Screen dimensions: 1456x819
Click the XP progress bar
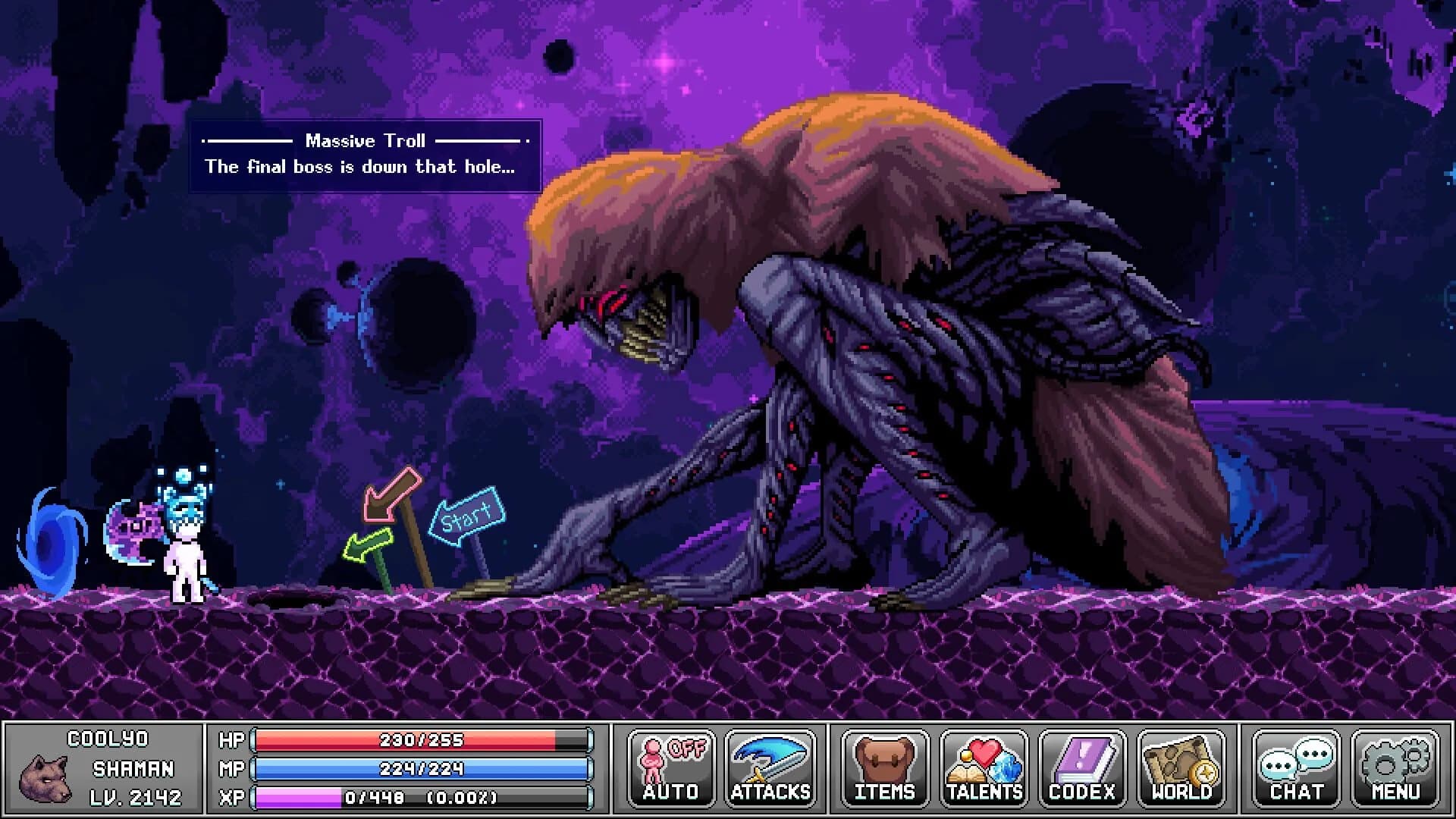click(x=421, y=797)
